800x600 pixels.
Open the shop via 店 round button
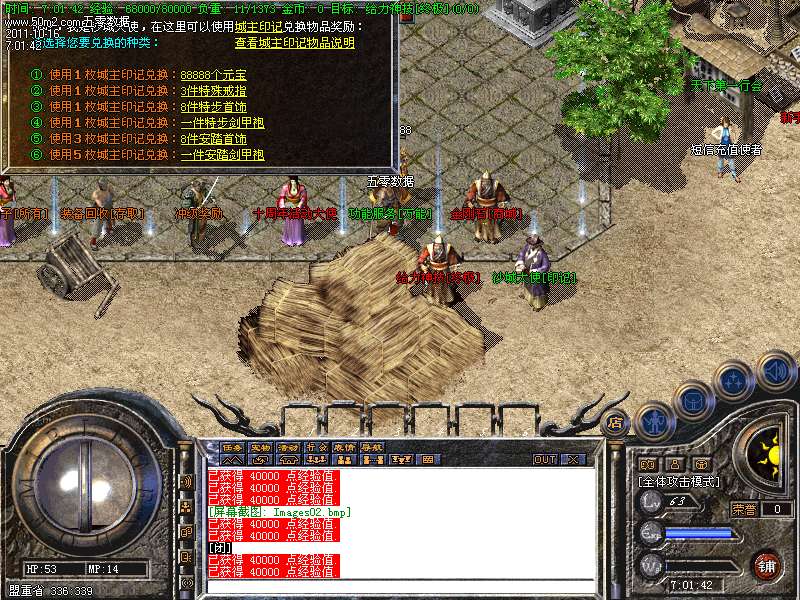coord(615,422)
